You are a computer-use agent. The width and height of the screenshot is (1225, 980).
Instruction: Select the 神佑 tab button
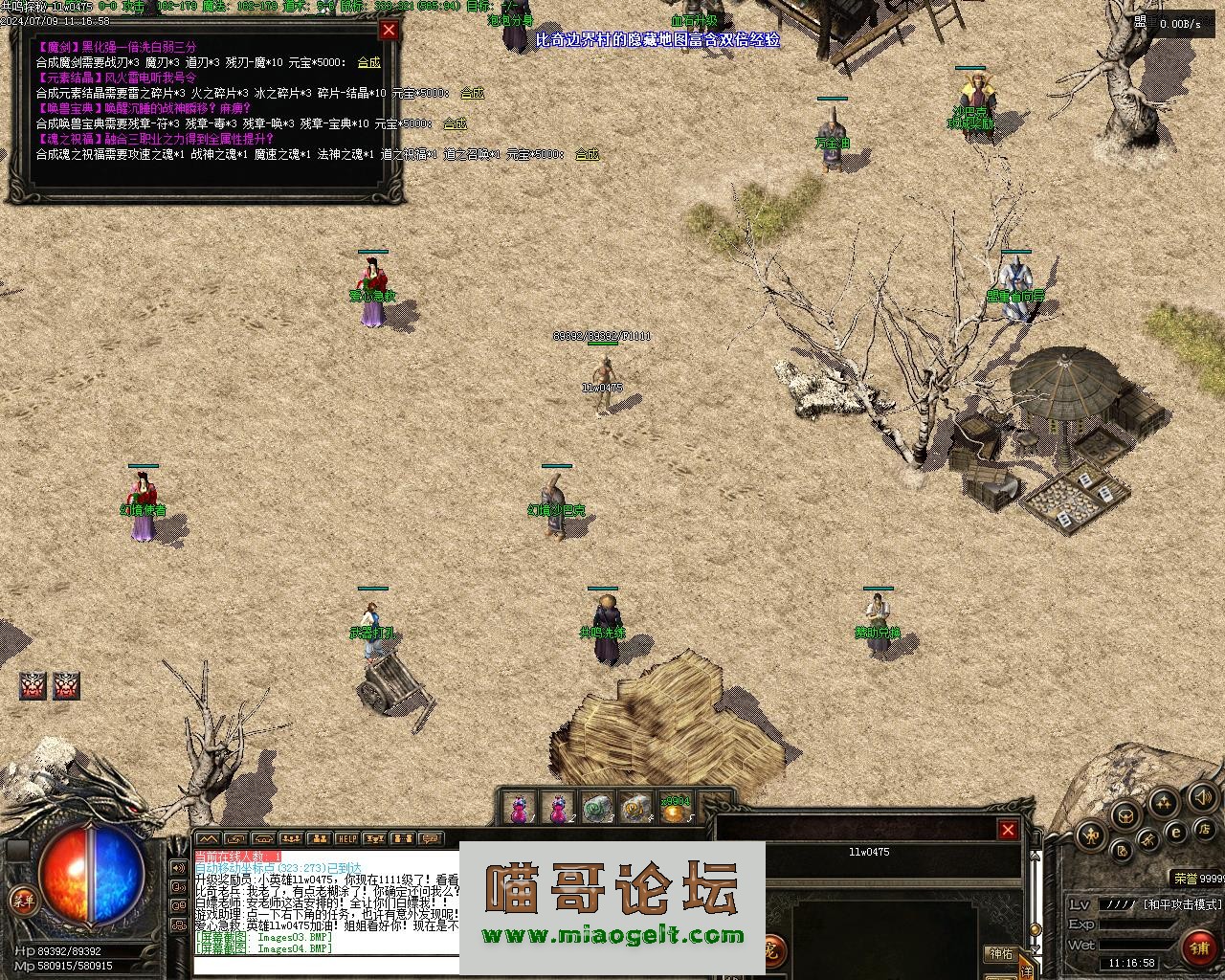point(1001,954)
